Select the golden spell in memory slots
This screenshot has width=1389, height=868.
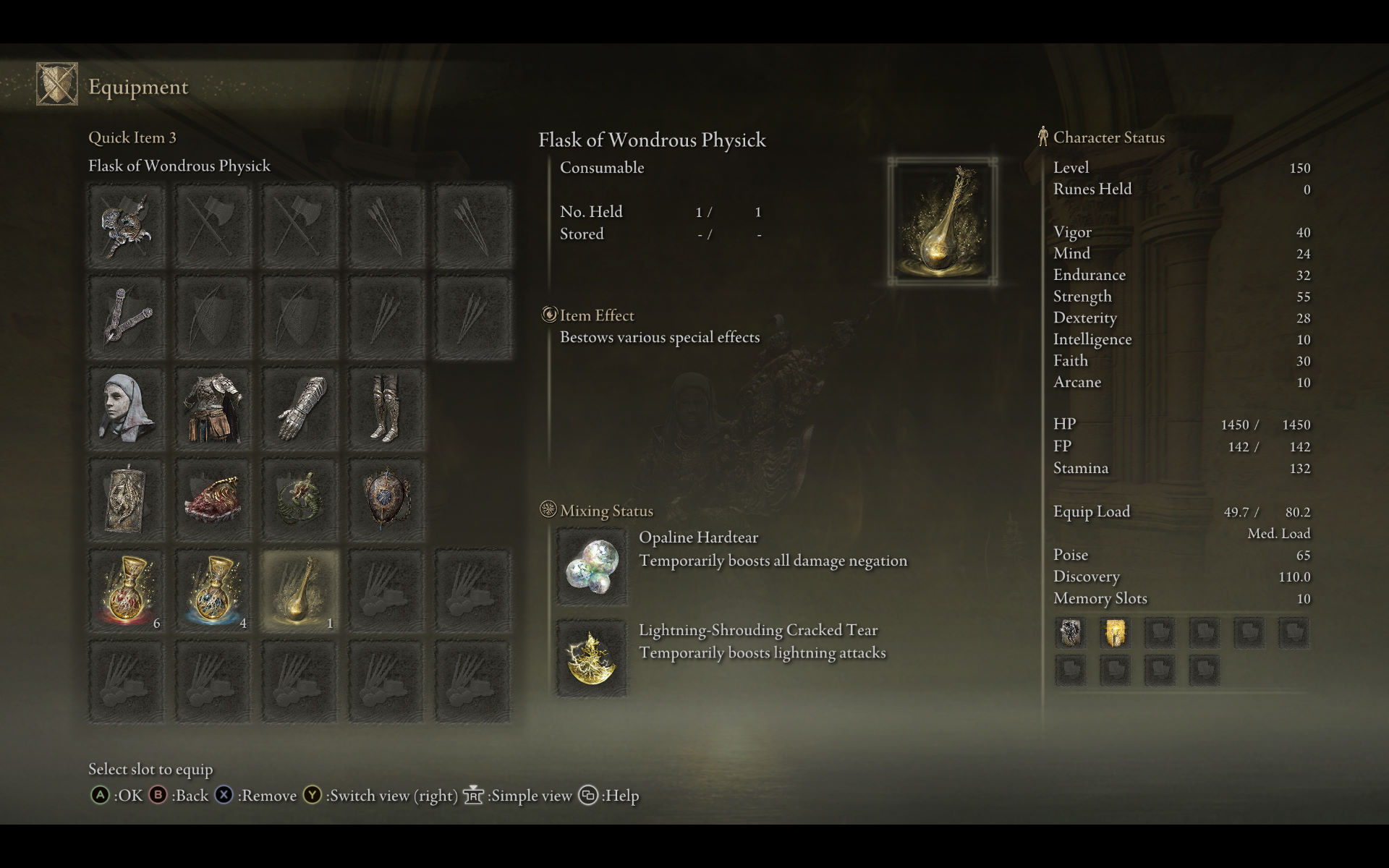tap(1115, 633)
